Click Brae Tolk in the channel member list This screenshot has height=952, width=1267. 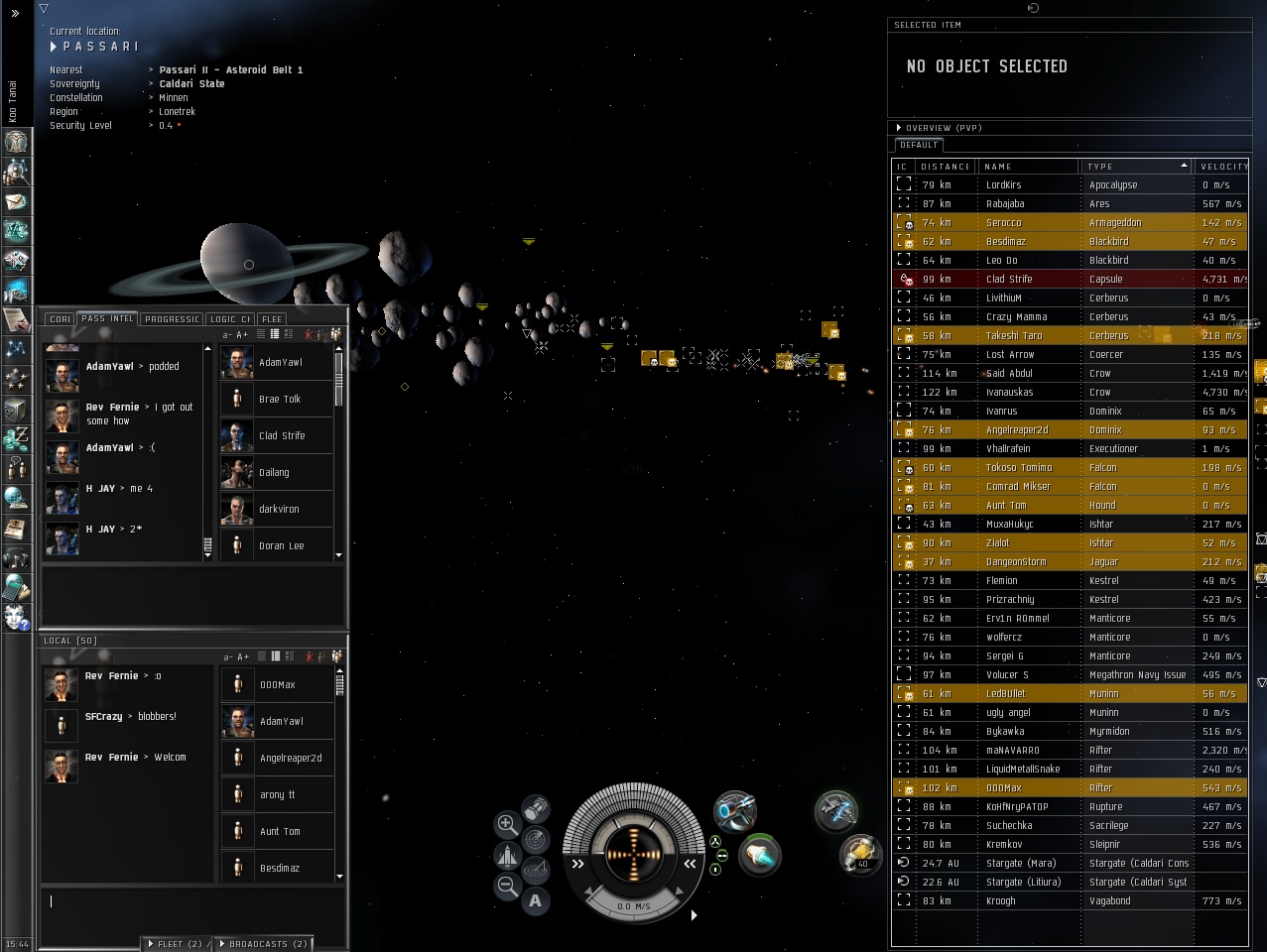click(279, 400)
